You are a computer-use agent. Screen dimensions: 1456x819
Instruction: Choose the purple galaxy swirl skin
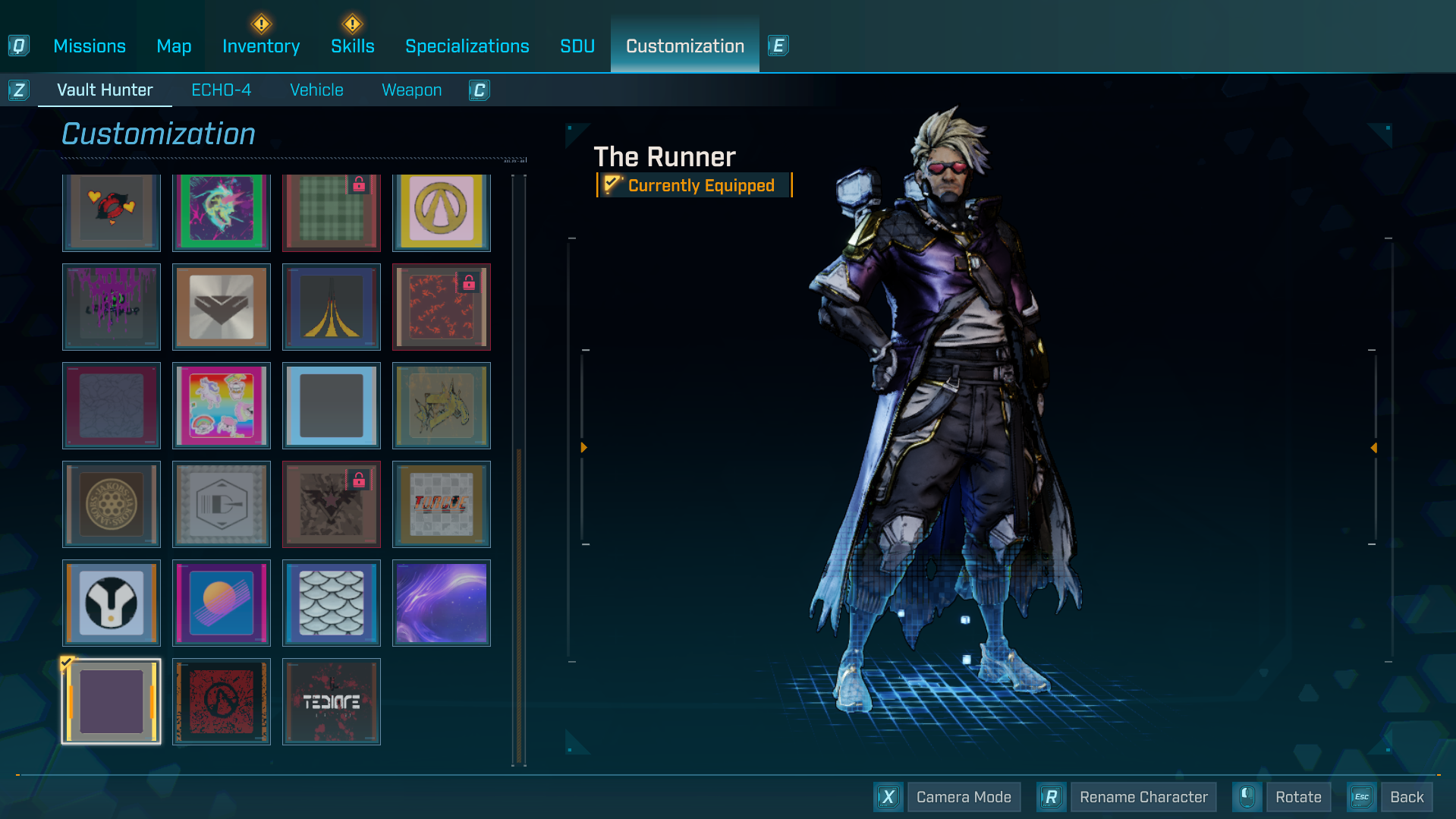coord(442,603)
